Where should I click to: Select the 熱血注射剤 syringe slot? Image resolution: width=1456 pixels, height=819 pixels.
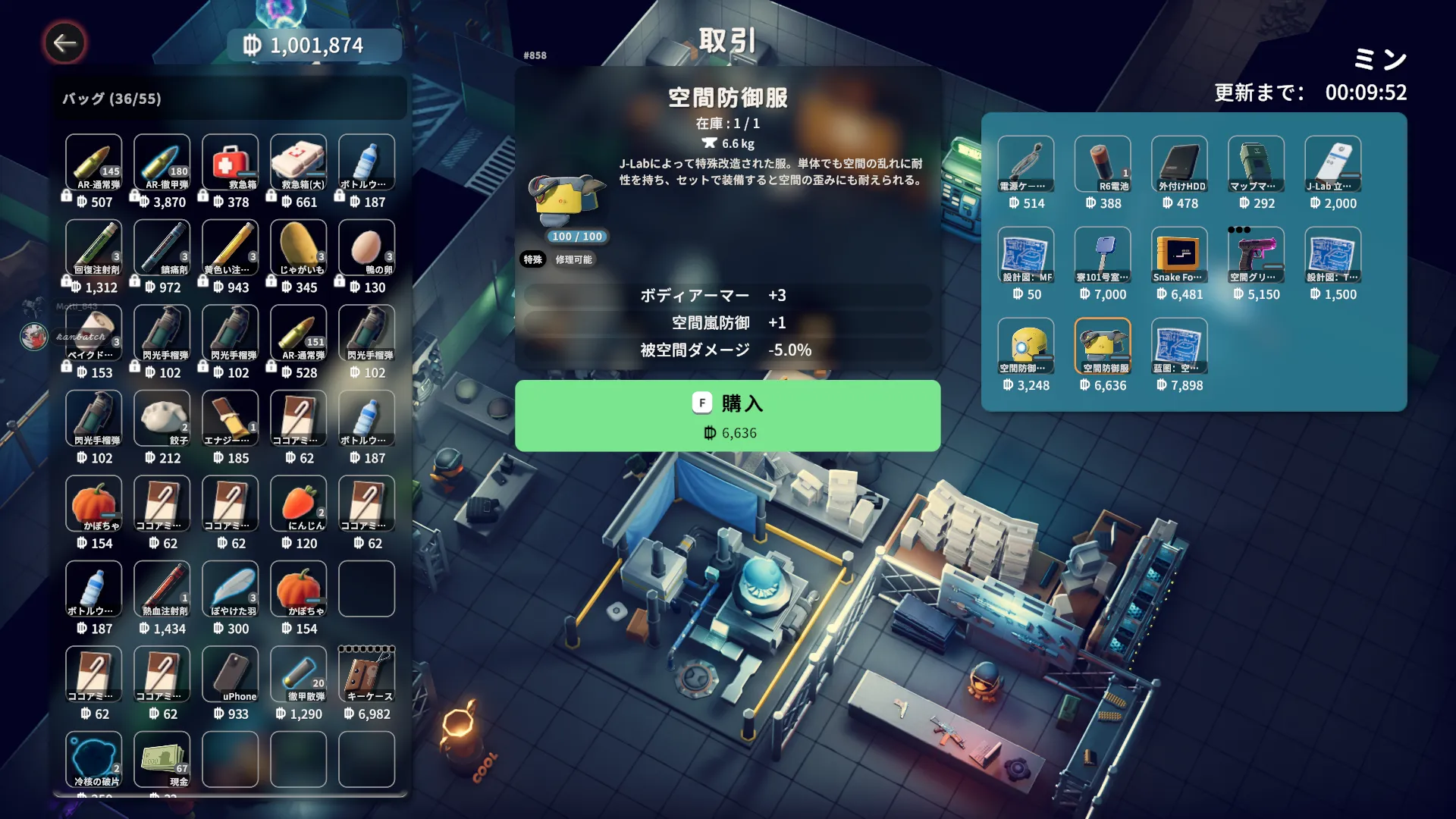[x=162, y=588]
